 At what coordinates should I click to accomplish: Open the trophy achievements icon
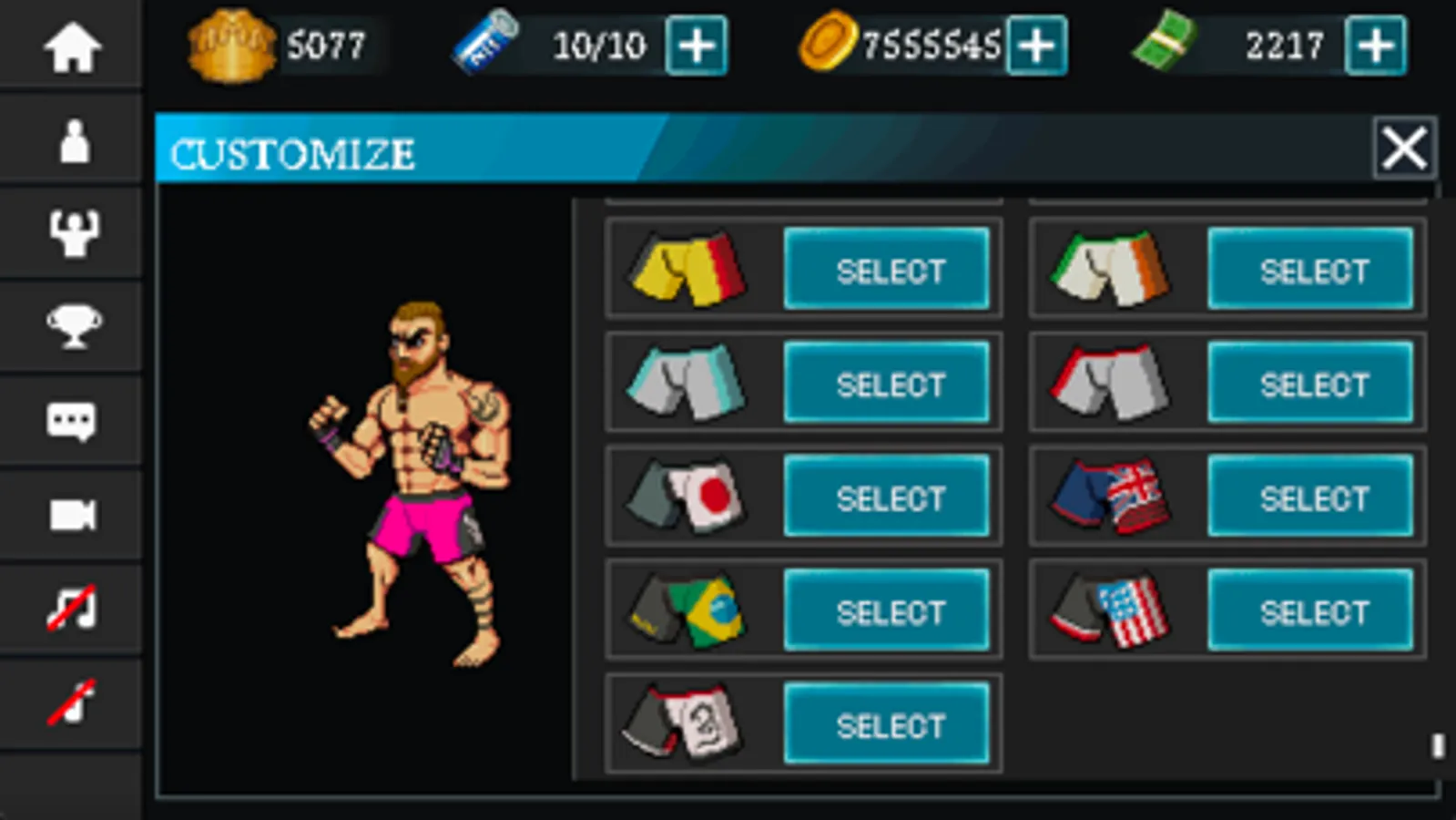(x=72, y=326)
